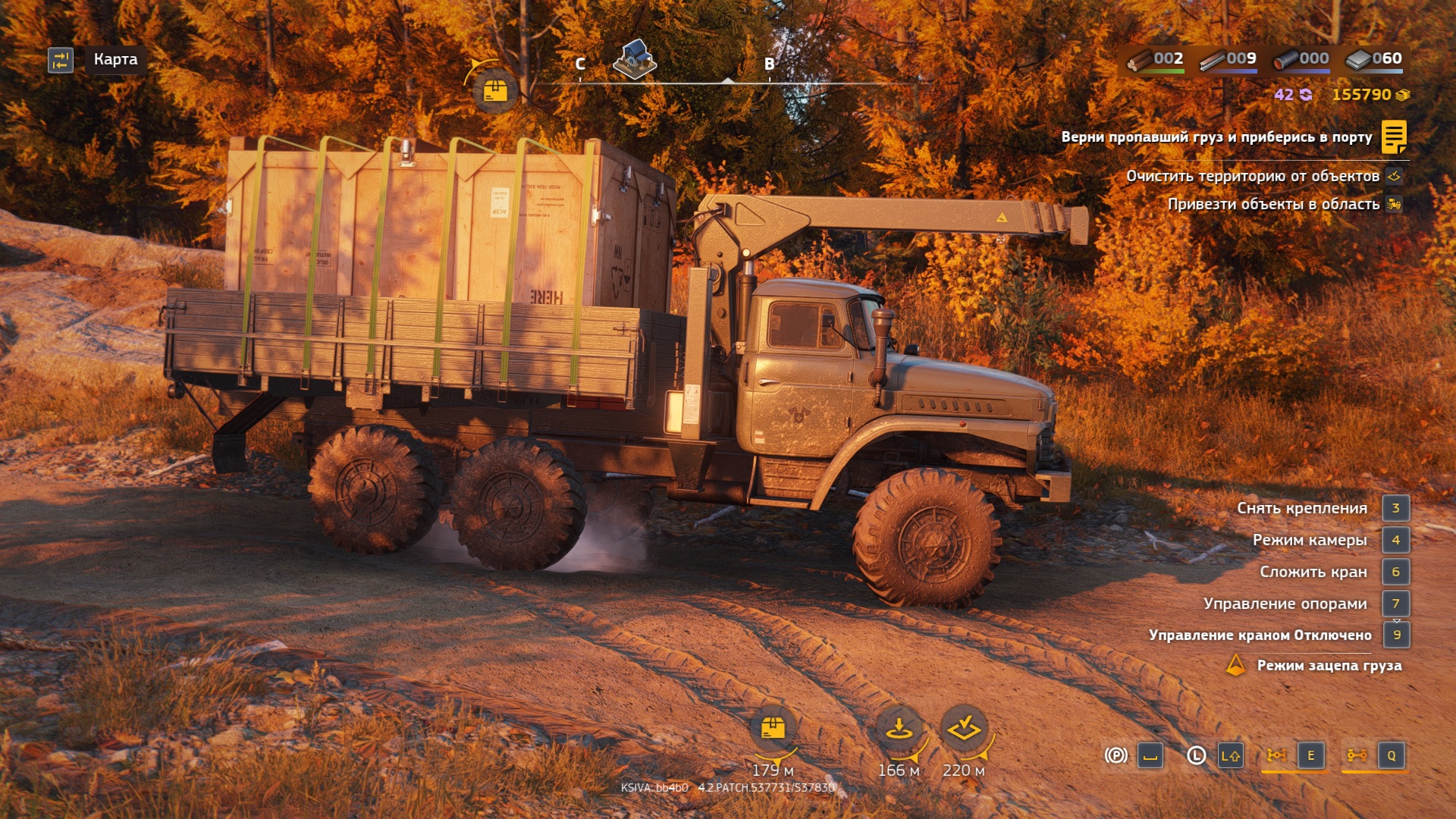
Task: Click the building icon on the compass
Action: tap(634, 59)
